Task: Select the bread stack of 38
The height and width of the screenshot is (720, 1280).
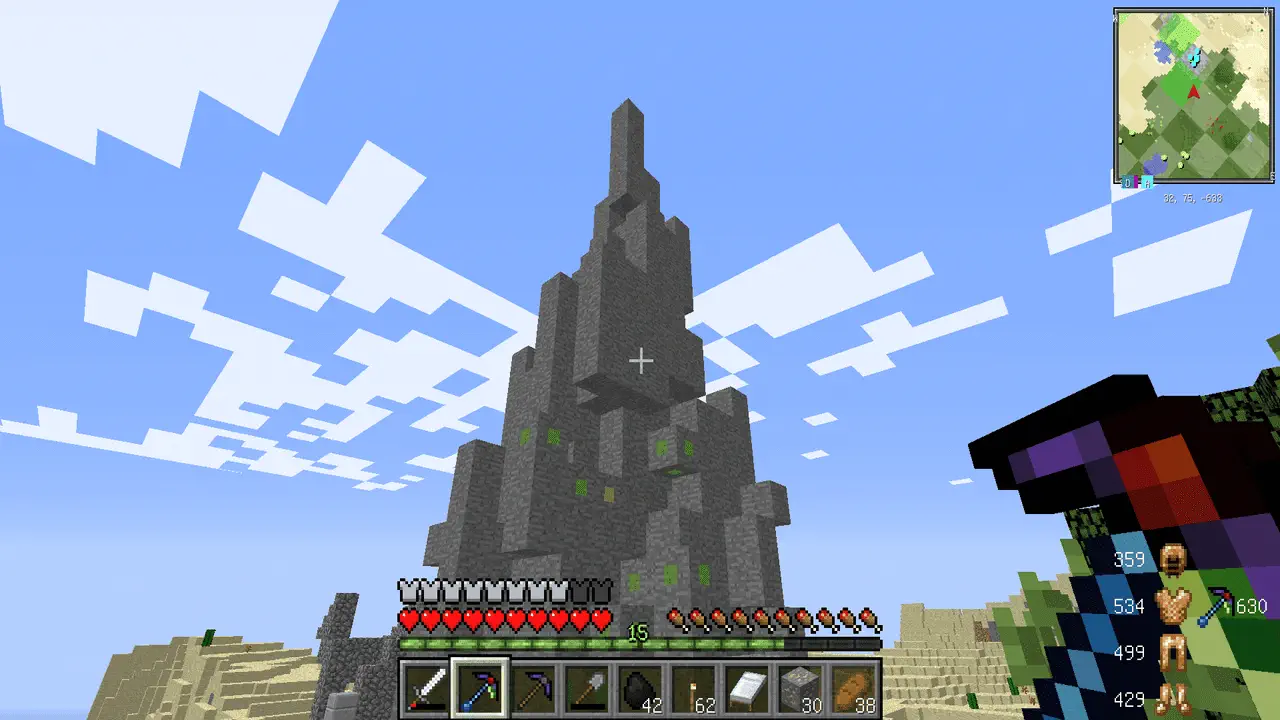Action: (853, 688)
